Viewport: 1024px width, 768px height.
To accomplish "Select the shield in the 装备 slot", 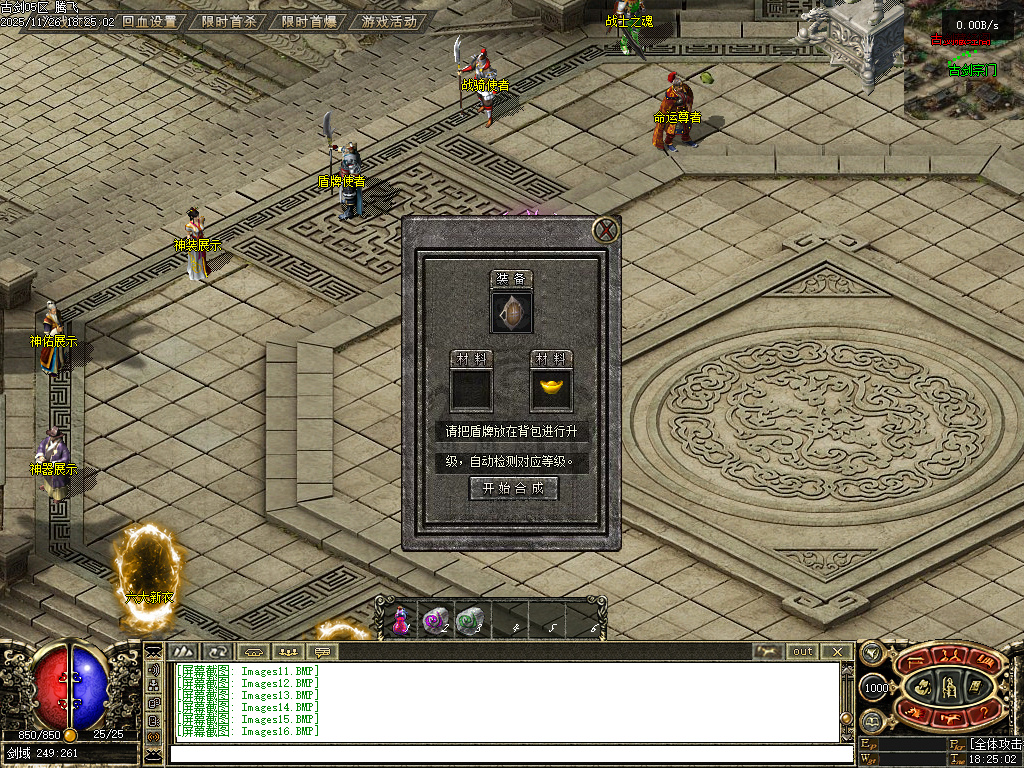I will (511, 312).
